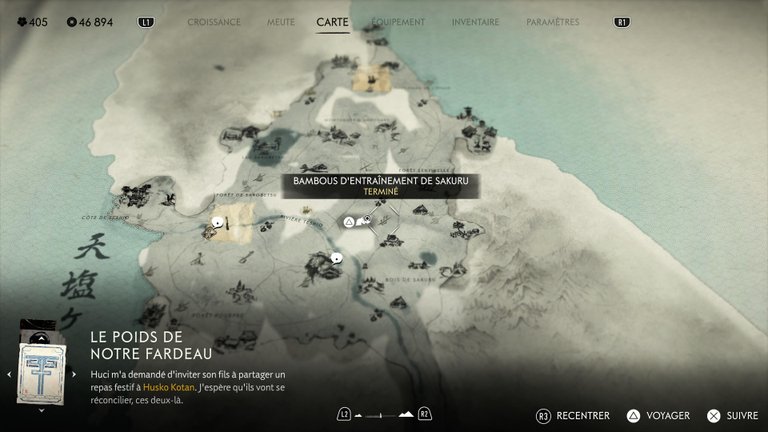Switch to the Paramètres tab
The width and height of the screenshot is (768, 432).
click(552, 22)
